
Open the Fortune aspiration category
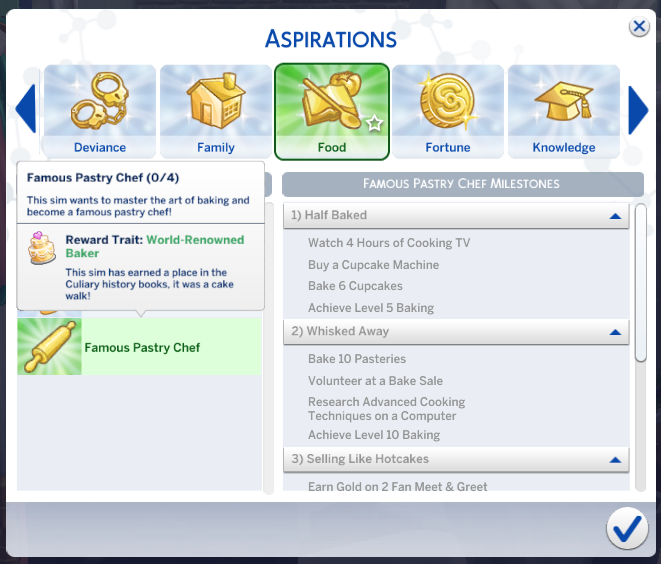(448, 112)
